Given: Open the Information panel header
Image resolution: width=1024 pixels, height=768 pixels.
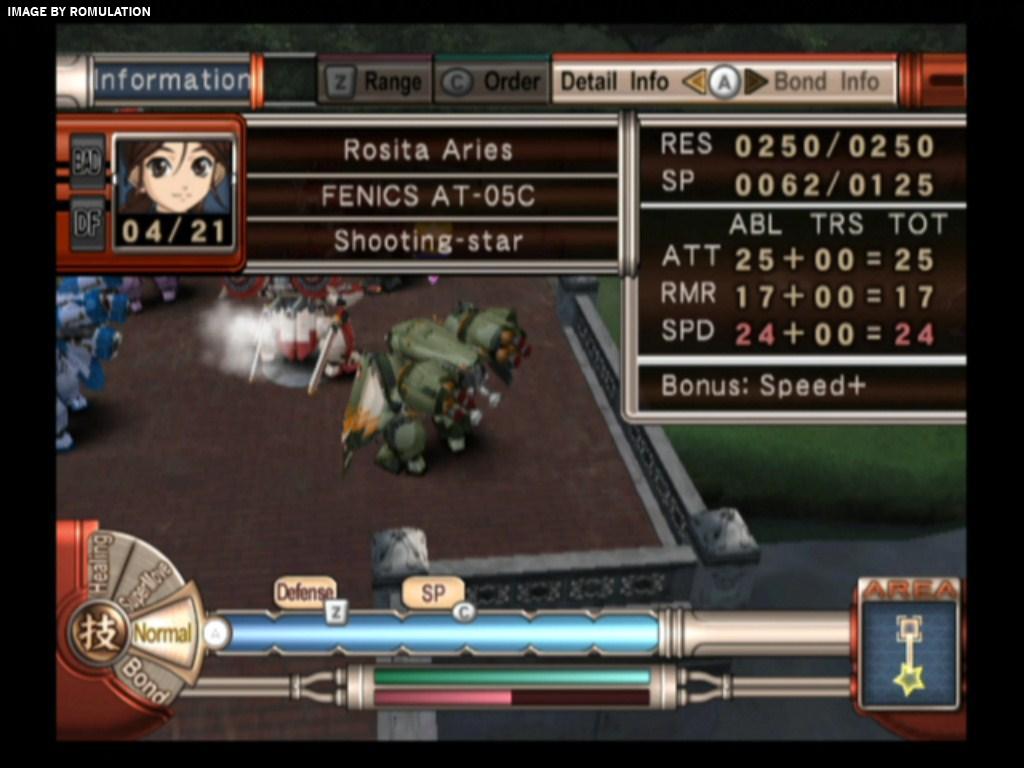Looking at the screenshot, I should 171,80.
